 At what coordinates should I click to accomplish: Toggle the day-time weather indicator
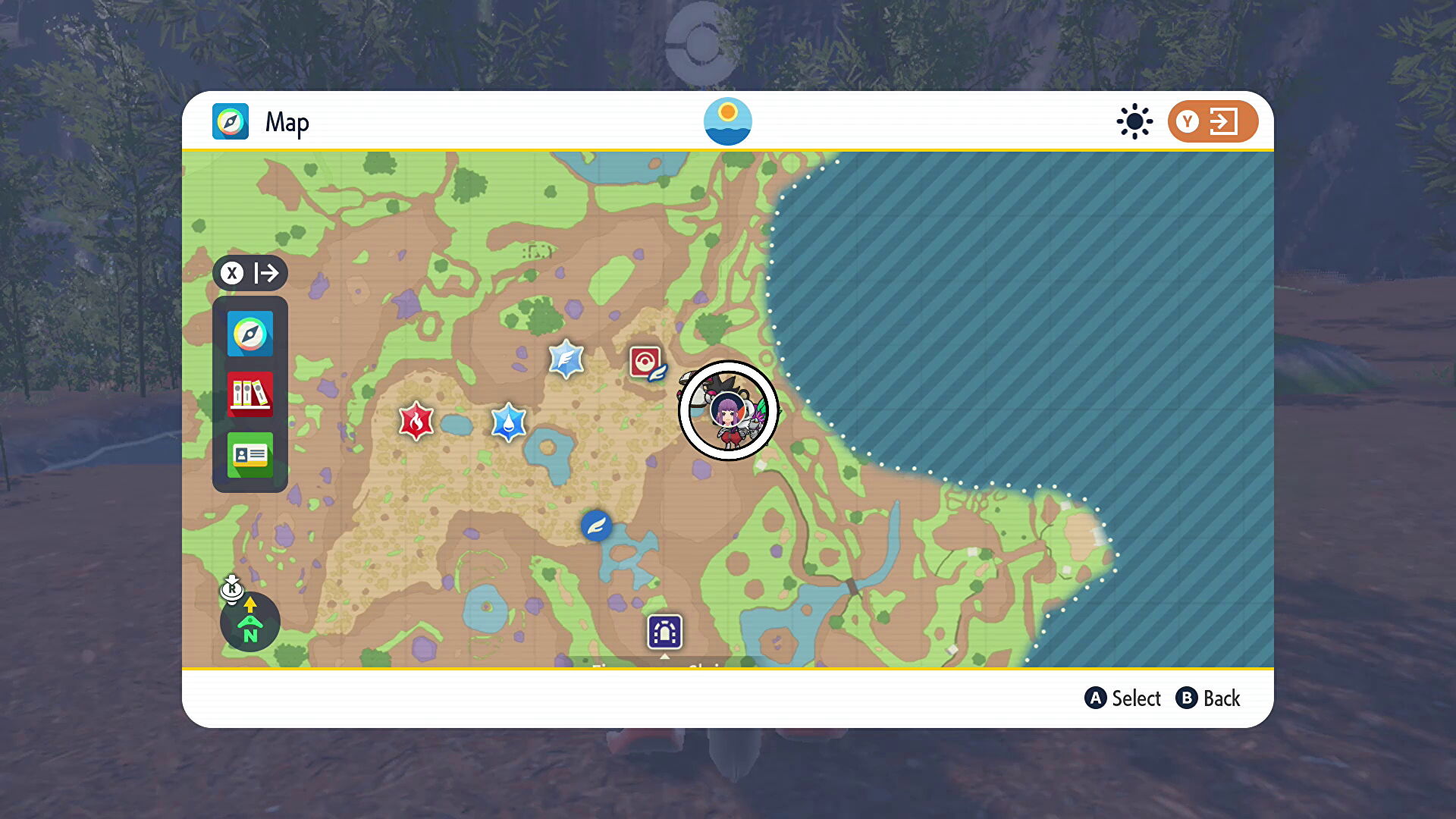click(x=728, y=121)
